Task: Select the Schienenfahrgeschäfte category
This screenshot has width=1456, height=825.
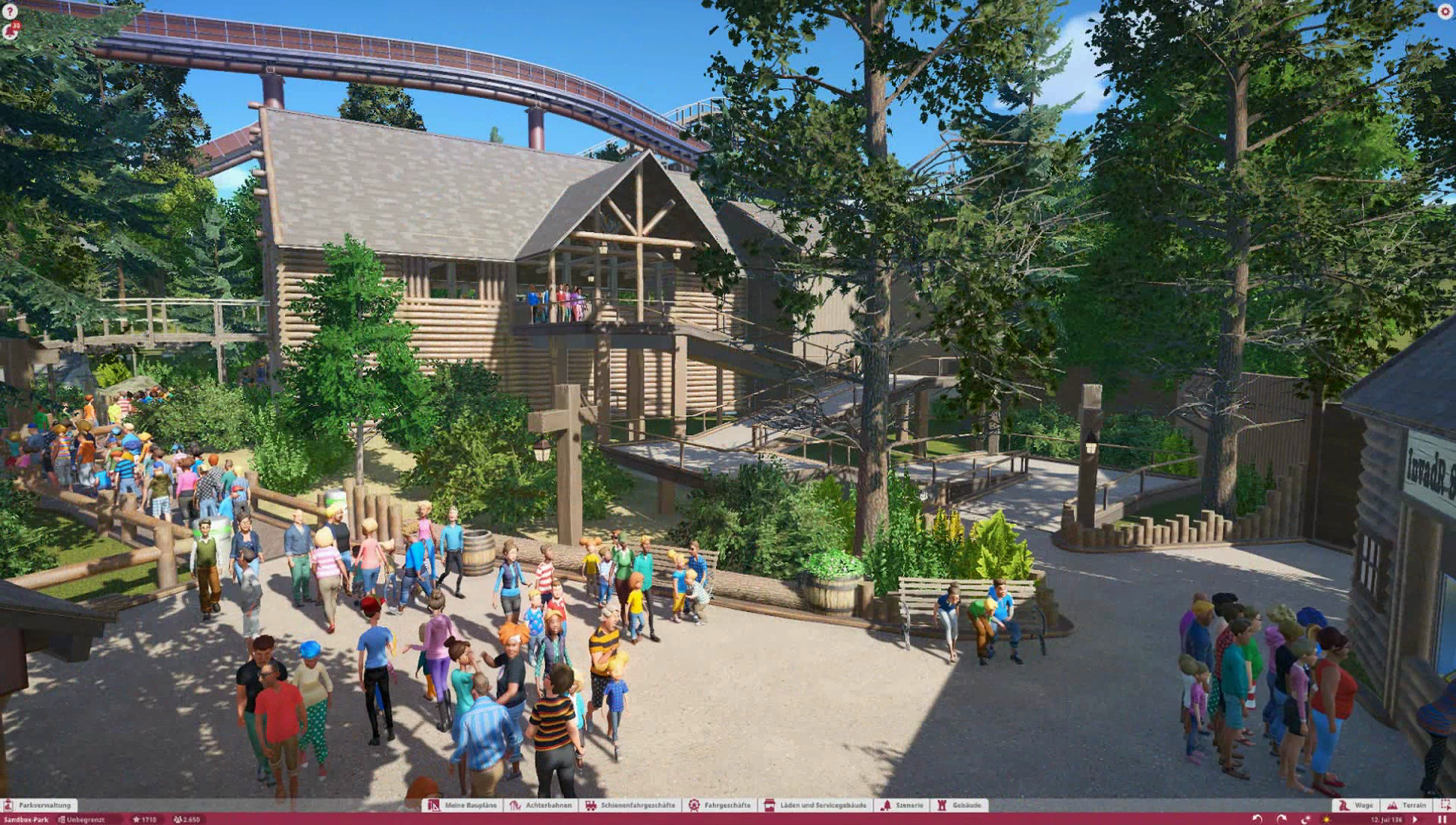Action: click(x=630, y=805)
